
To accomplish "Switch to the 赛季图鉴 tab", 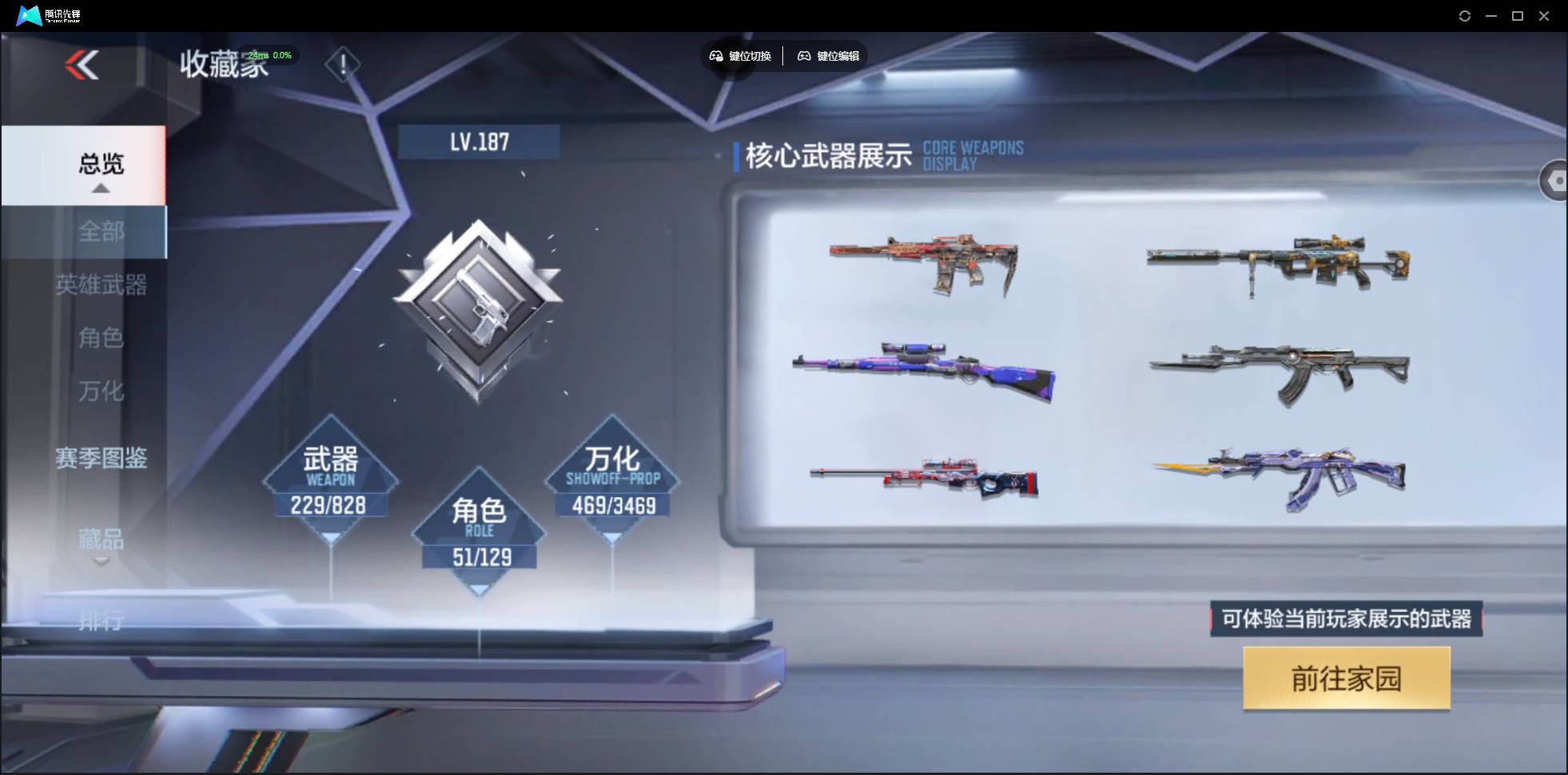I will tap(101, 458).
